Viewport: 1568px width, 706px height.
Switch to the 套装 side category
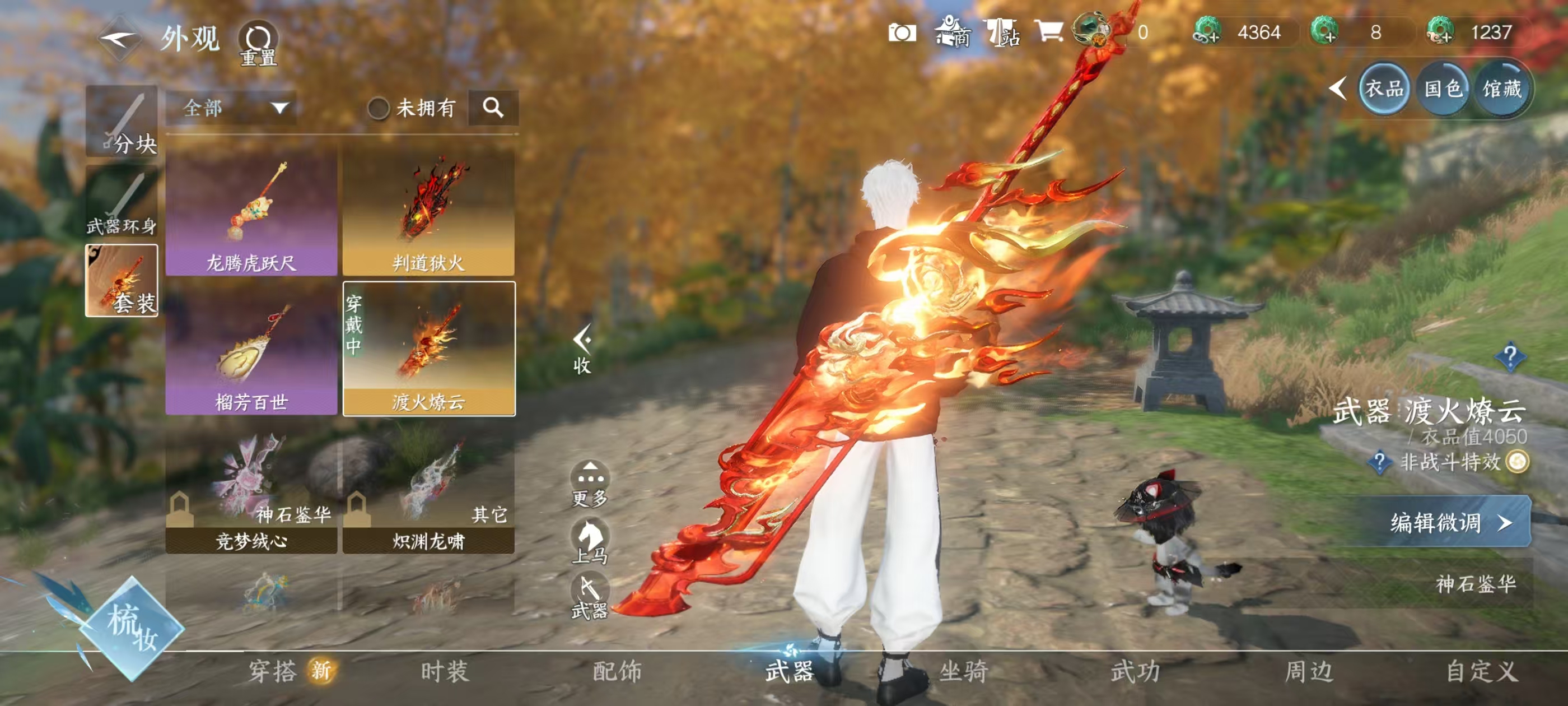[x=122, y=281]
